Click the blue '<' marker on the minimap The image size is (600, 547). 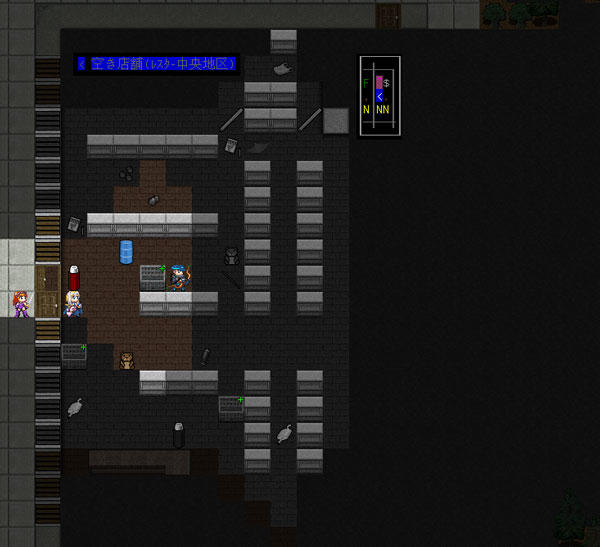click(379, 96)
